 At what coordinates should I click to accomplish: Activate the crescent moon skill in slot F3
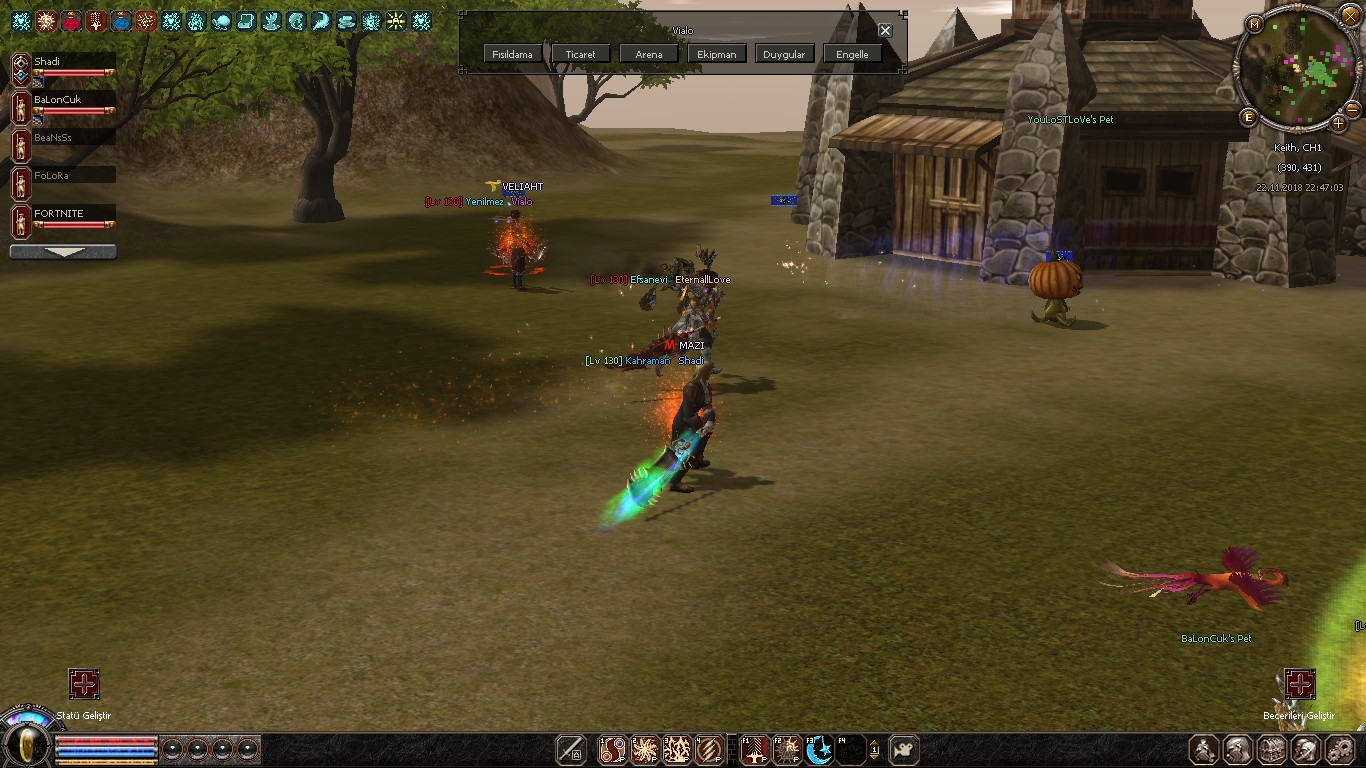point(819,749)
